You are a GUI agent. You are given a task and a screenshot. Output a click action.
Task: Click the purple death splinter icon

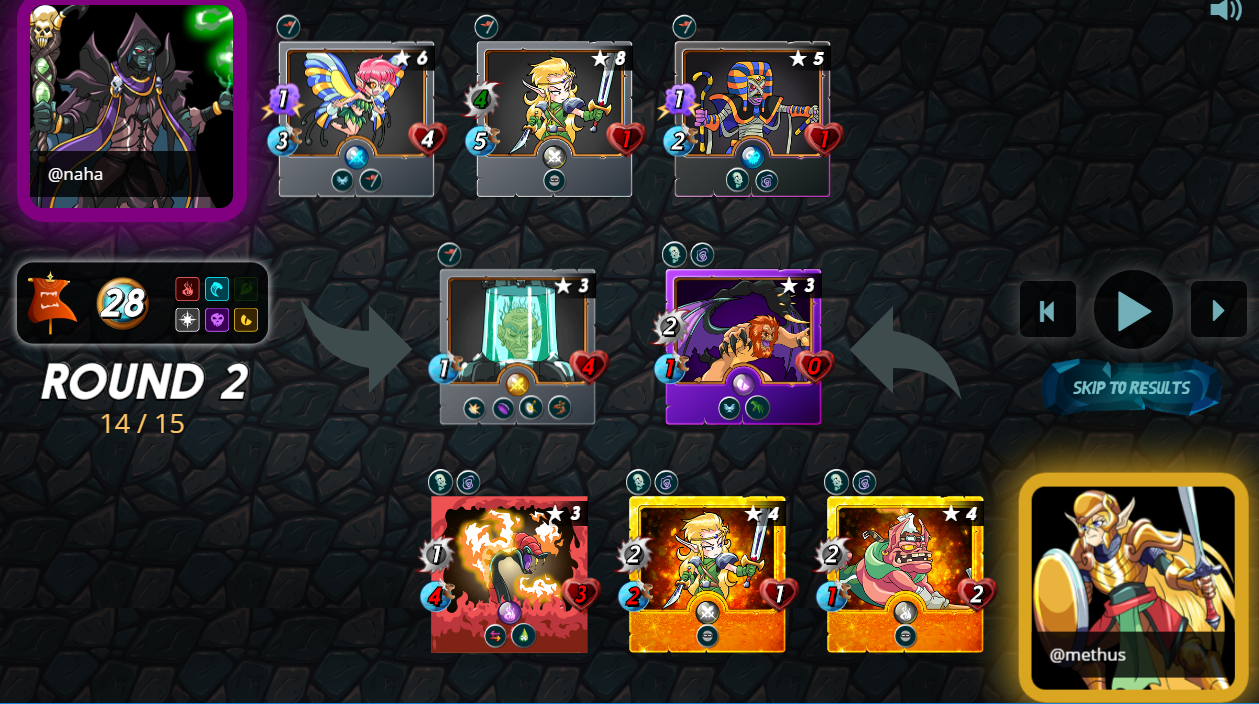(x=217, y=320)
